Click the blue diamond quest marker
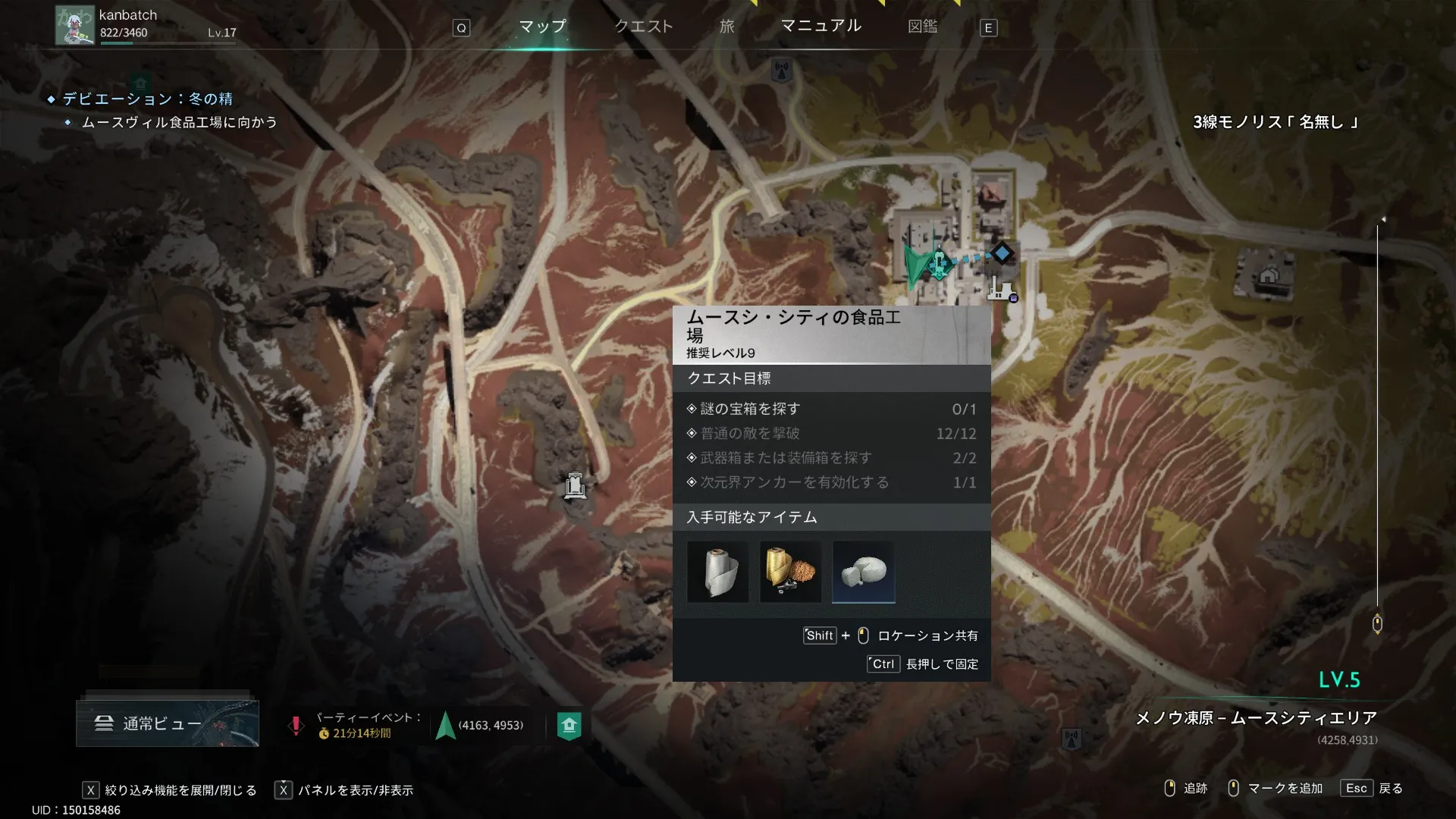The height and width of the screenshot is (819, 1456). pyautogui.click(x=1002, y=253)
